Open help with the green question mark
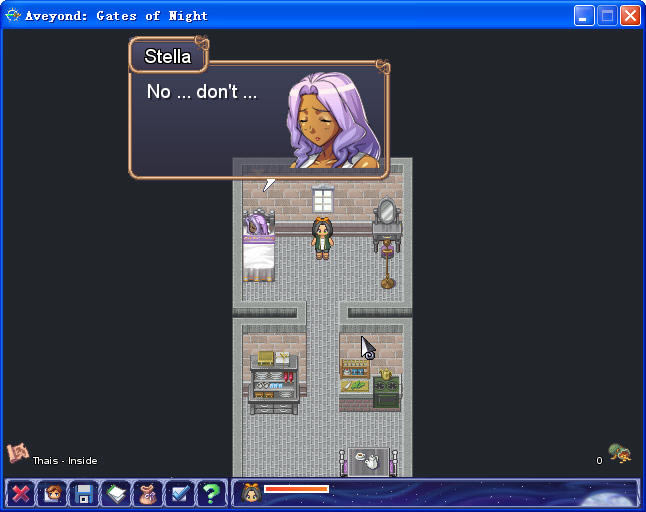 pos(211,493)
